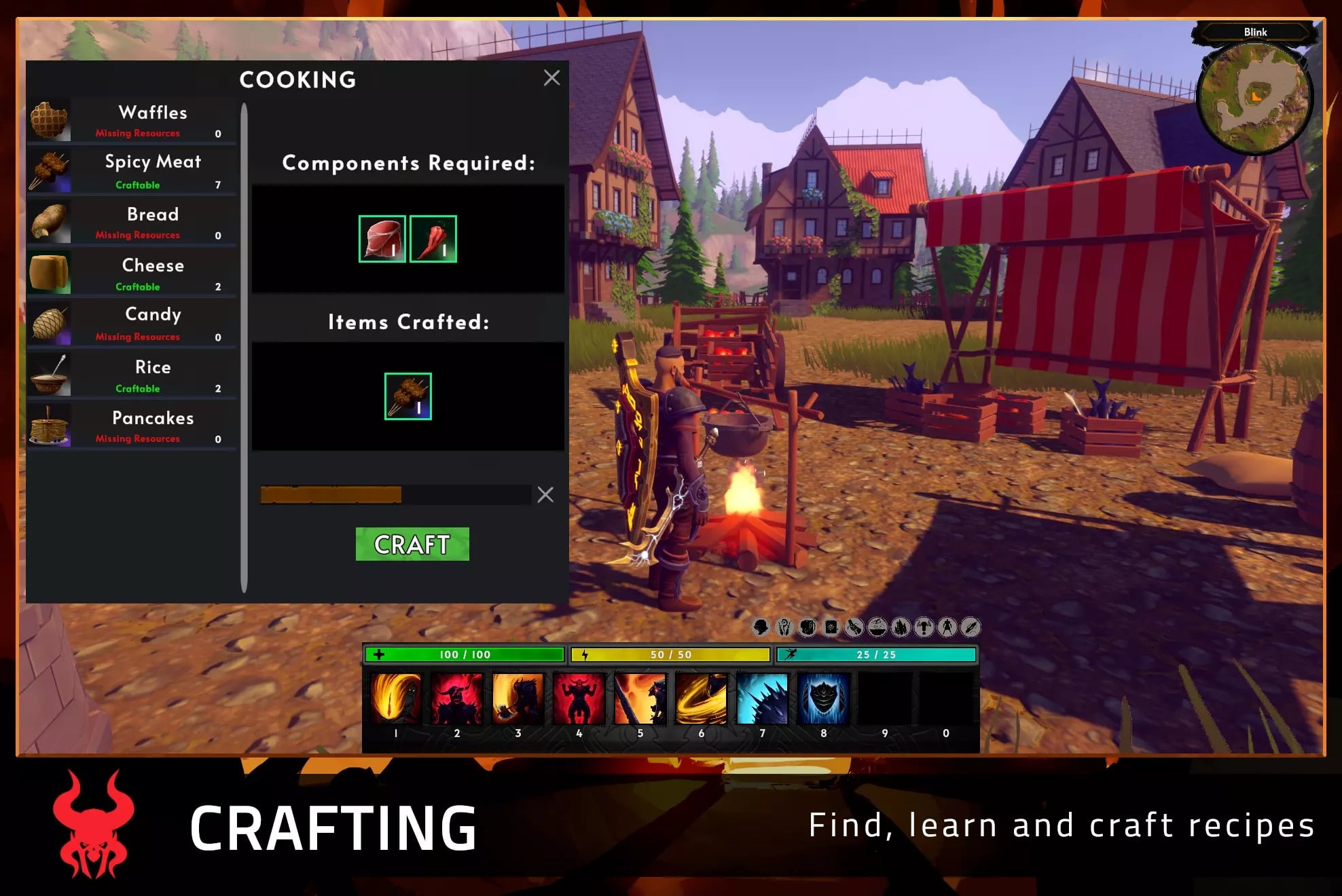Activate the flaming figure ability in slot 1
Viewport: 1342px width, 896px height.
[396, 698]
